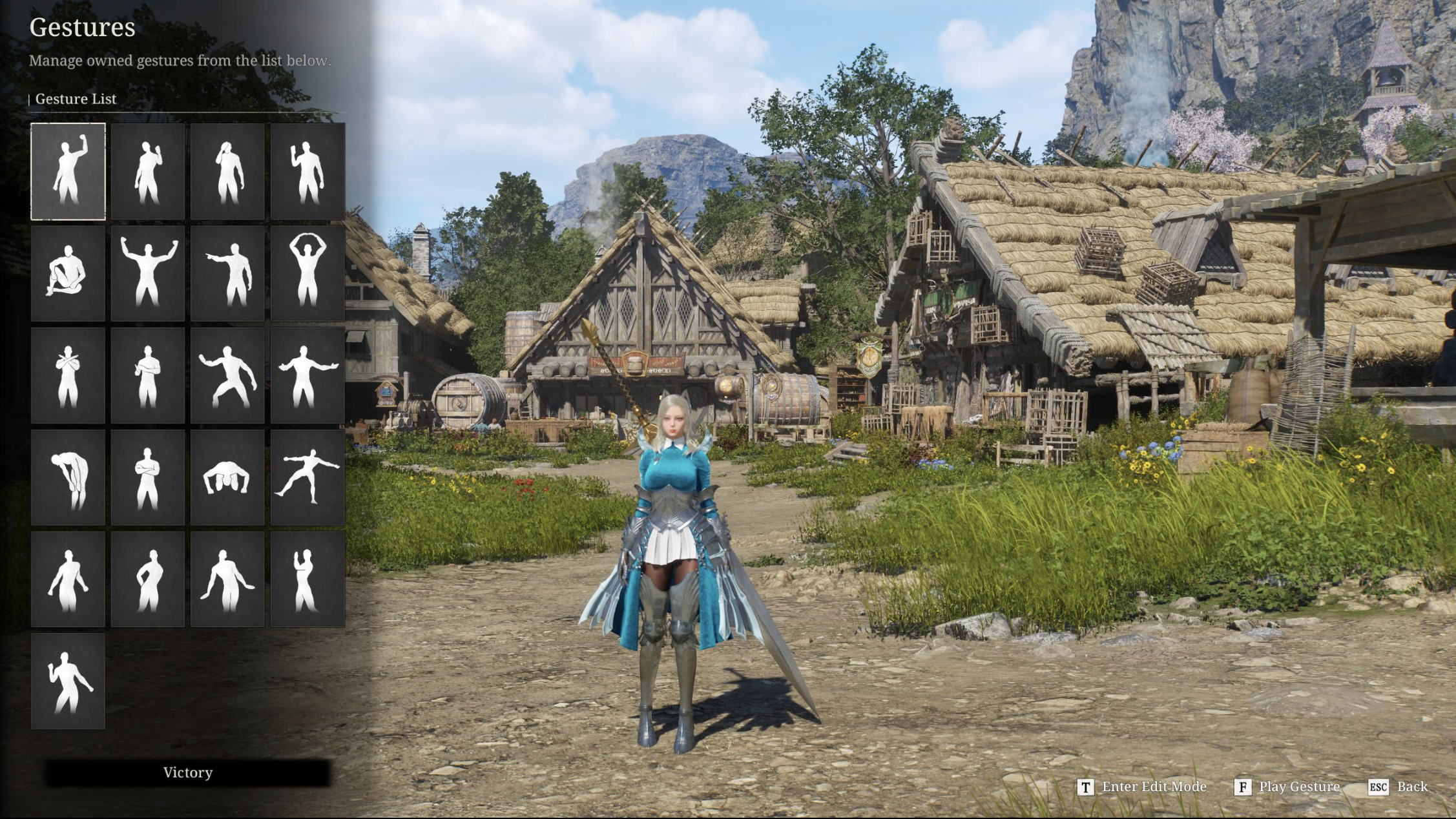Pick the lone gesture in the last row
This screenshot has height=819, width=1456.
(68, 681)
